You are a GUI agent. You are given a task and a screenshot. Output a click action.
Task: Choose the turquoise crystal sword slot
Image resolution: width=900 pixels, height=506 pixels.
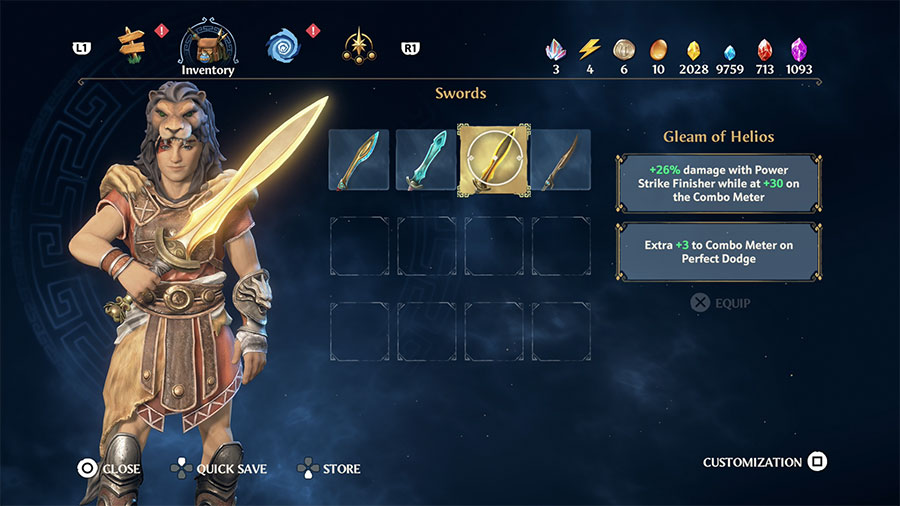pos(426,160)
